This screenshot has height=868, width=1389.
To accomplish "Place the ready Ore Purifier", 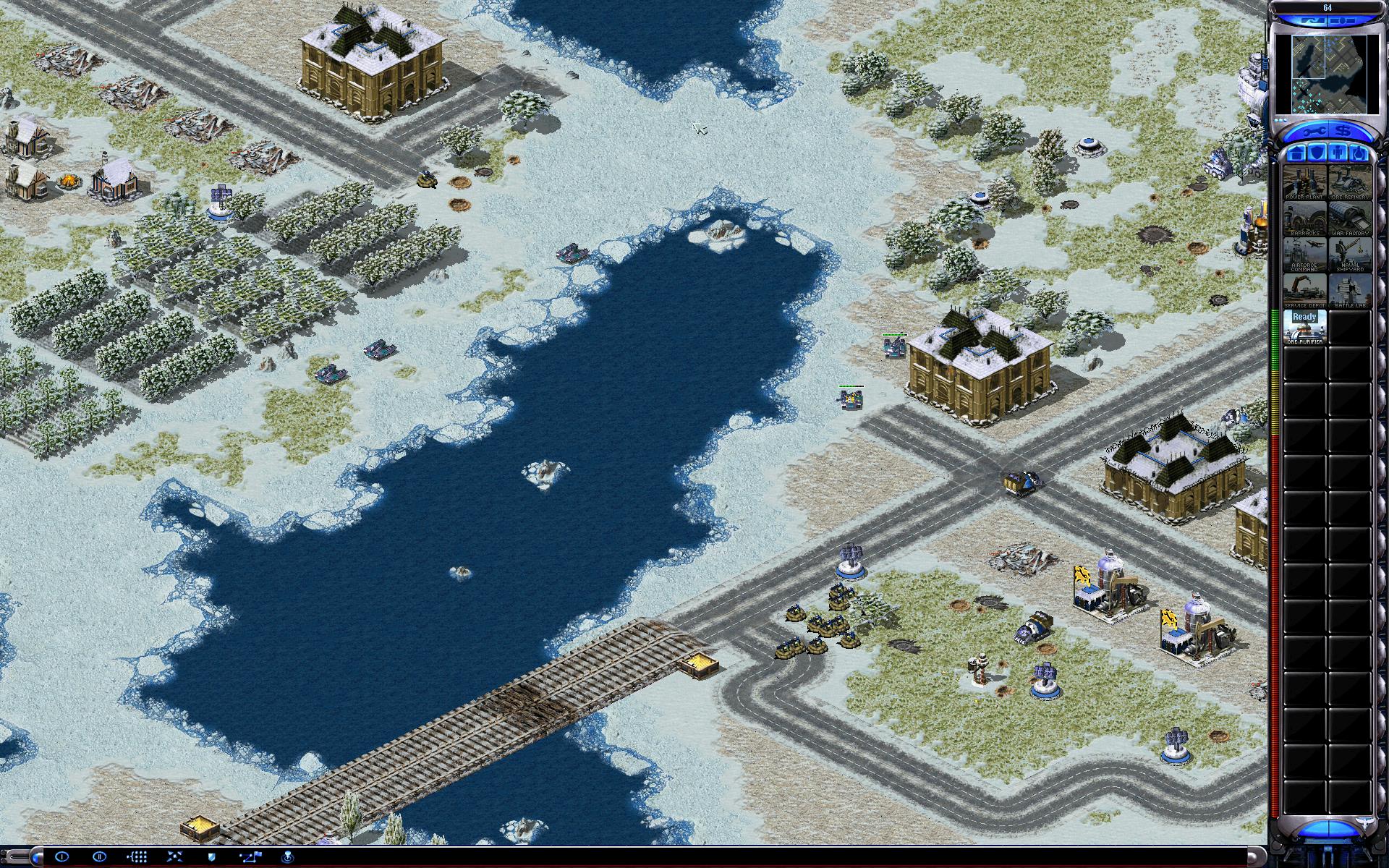I will 1305,327.
